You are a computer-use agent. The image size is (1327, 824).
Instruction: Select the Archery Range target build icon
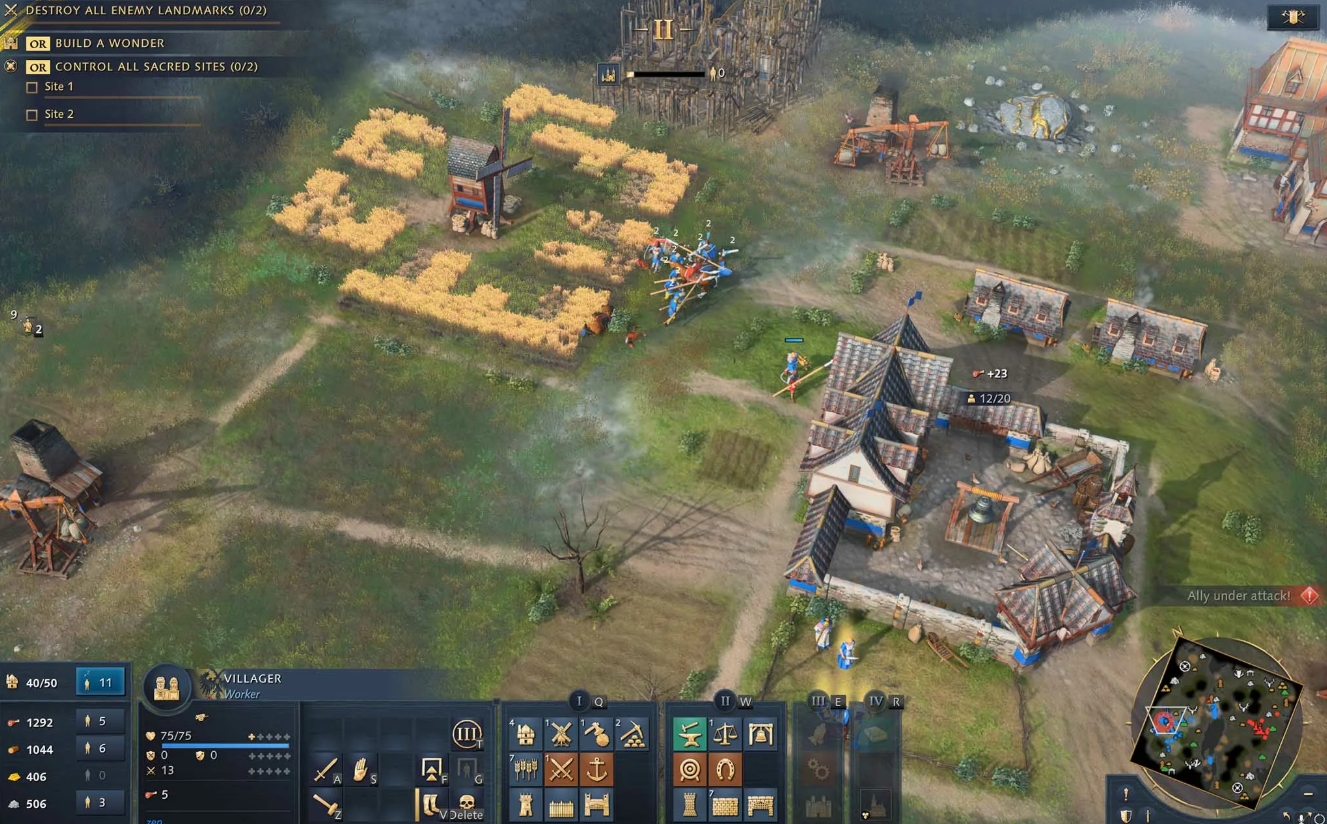tap(690, 769)
